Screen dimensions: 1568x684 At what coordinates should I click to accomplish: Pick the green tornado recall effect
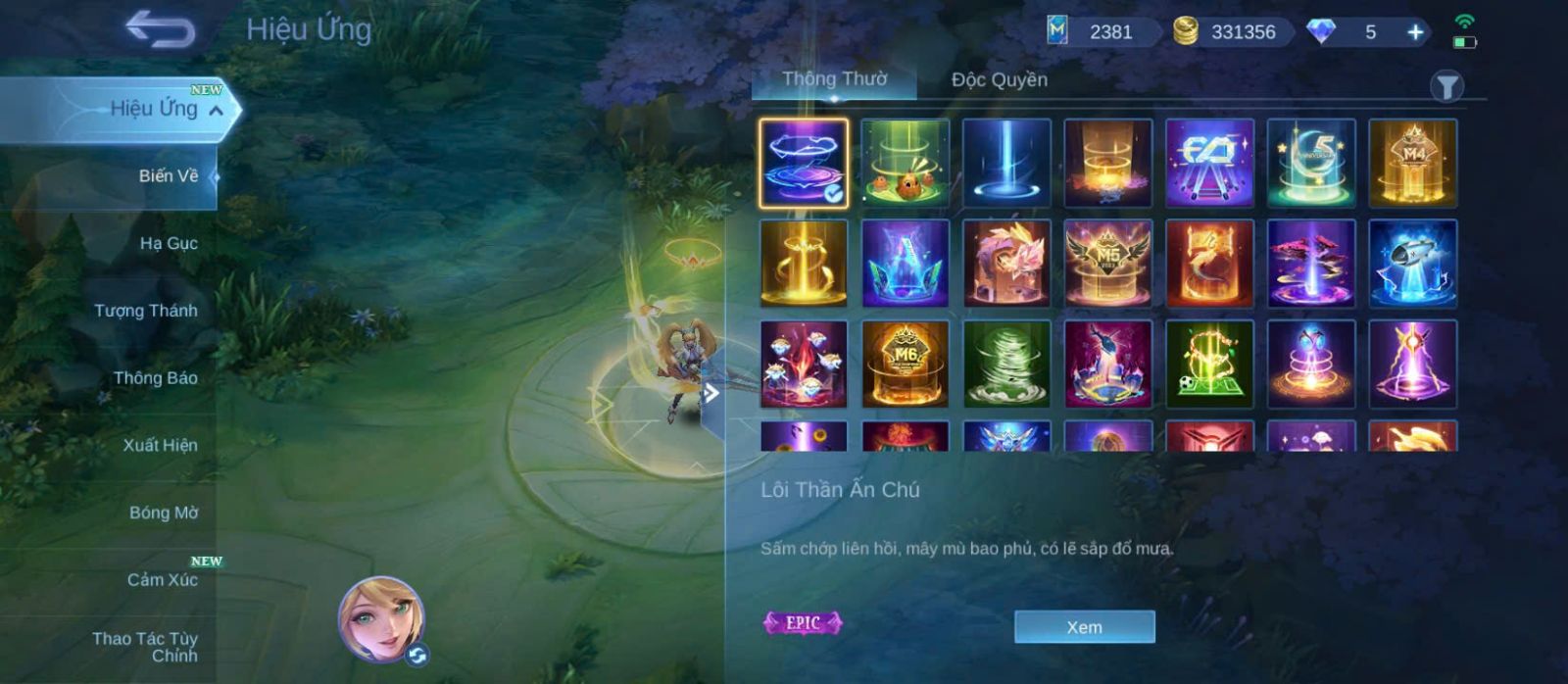point(1006,364)
